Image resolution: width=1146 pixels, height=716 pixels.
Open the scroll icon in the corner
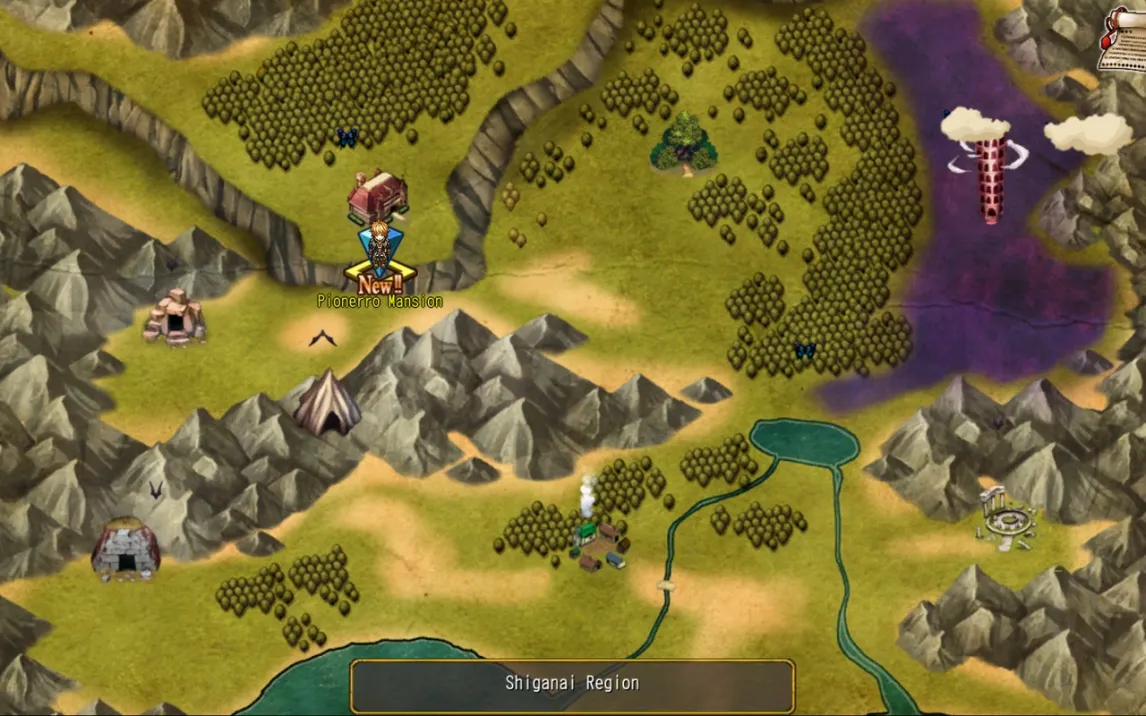pos(1122,42)
